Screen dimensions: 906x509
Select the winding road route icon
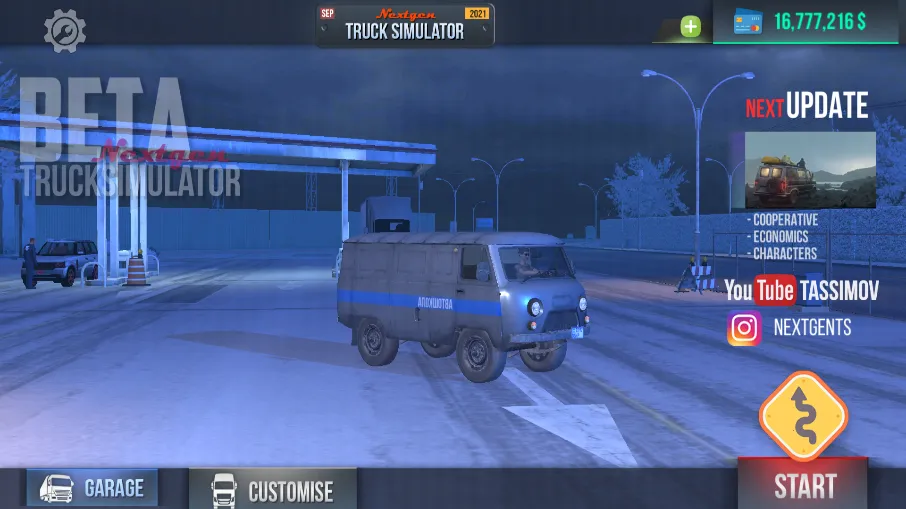[803, 416]
